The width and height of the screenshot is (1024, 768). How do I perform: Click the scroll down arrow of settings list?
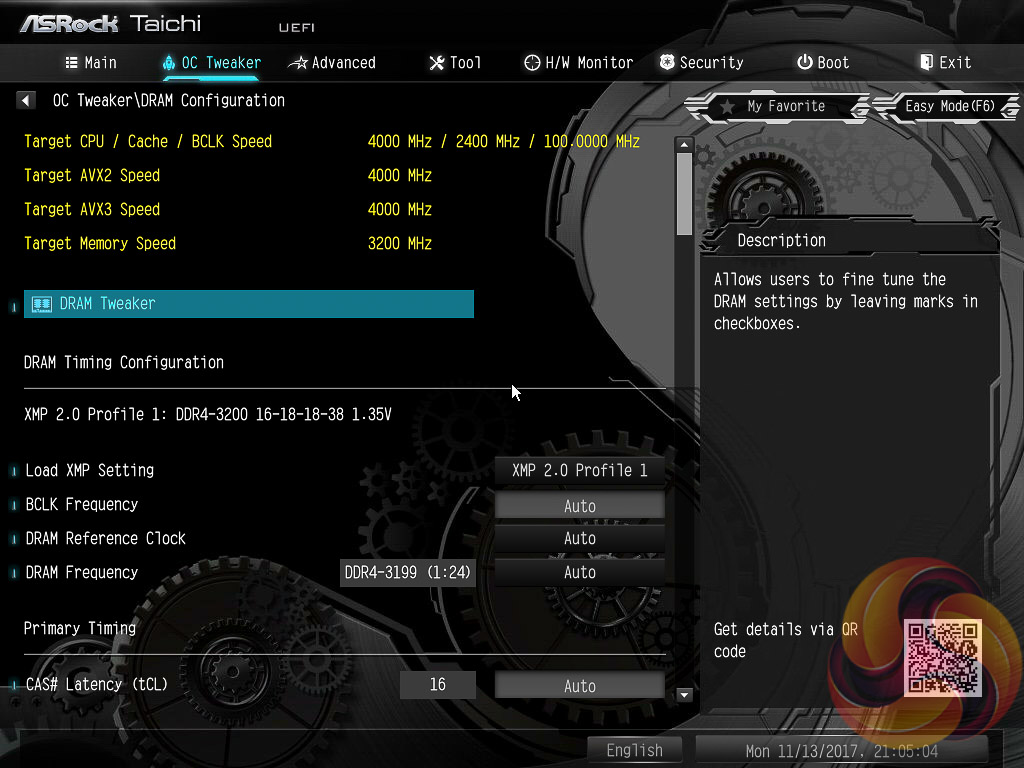click(x=685, y=694)
